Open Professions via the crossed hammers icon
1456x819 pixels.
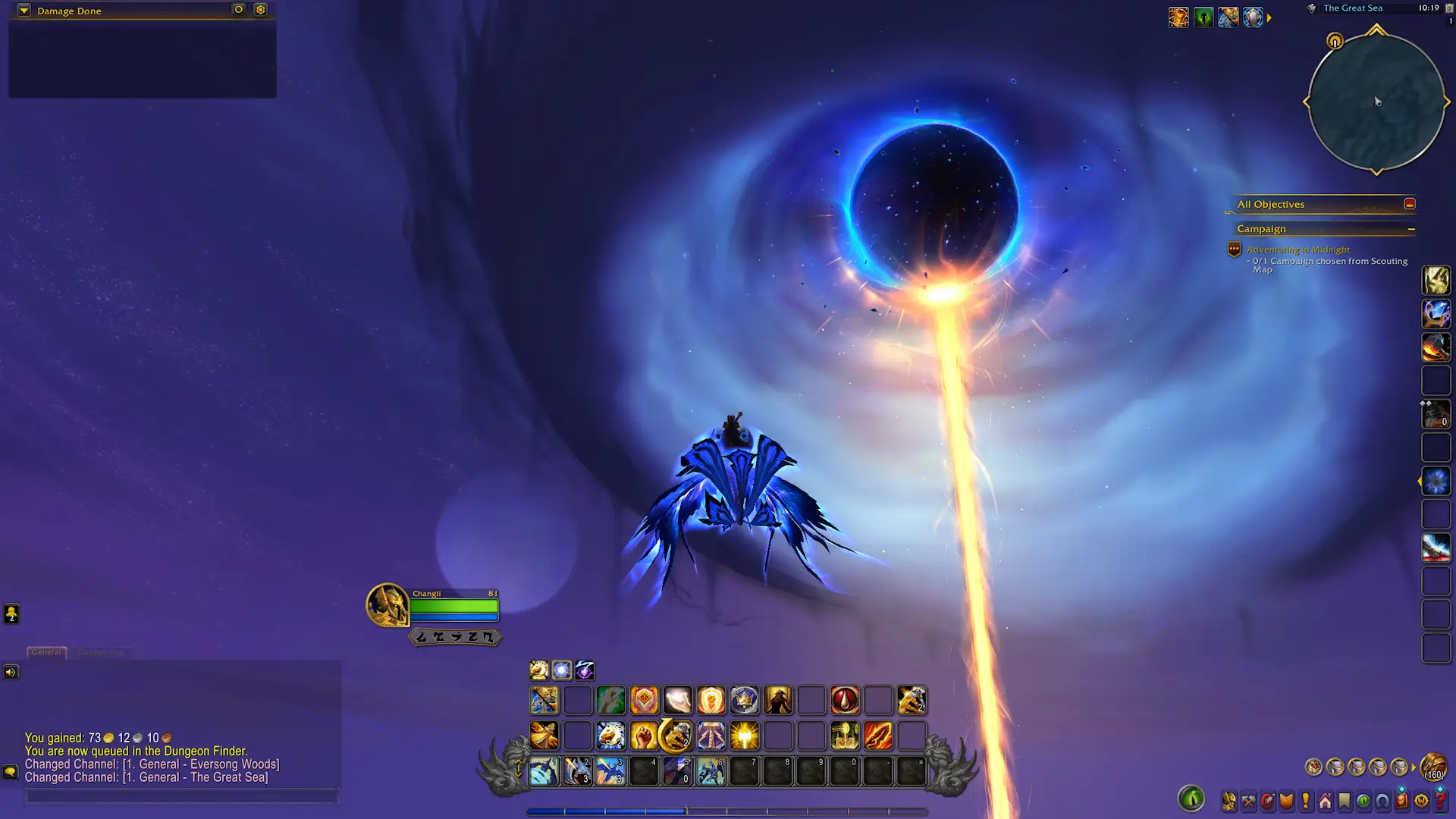coord(1248,802)
